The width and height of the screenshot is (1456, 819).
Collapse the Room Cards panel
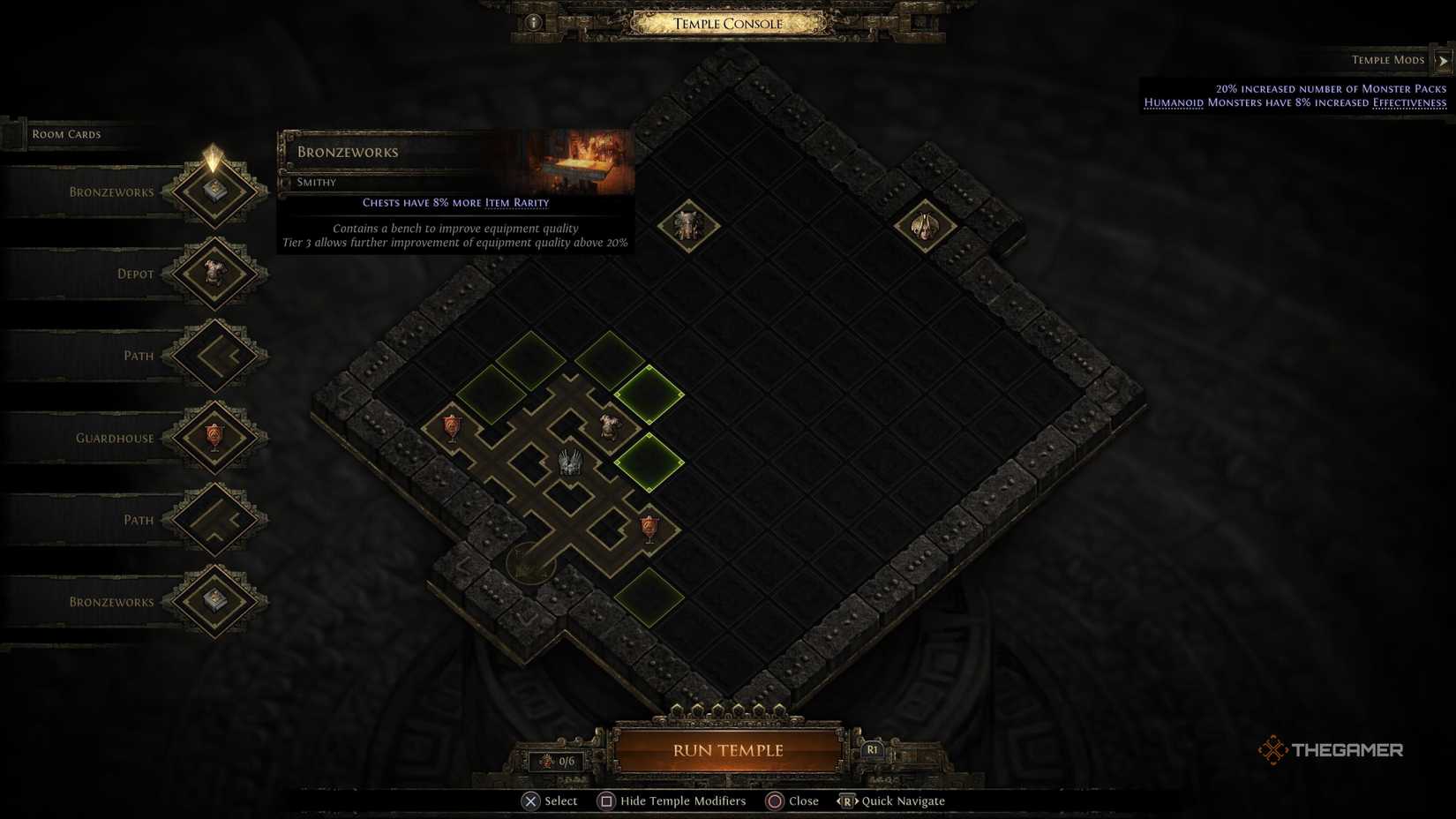pyautogui.click(x=11, y=133)
